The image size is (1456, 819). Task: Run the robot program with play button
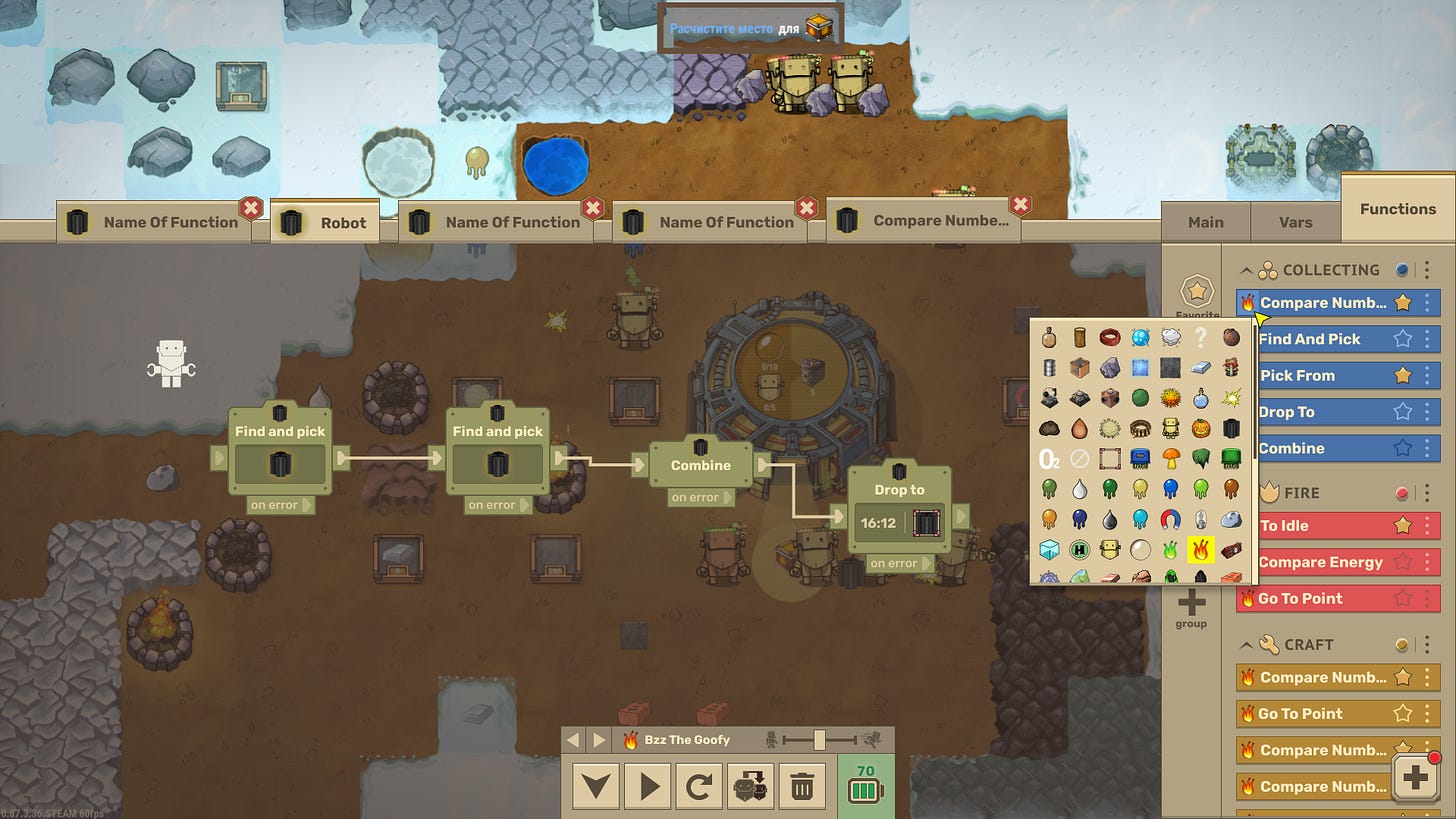click(648, 787)
